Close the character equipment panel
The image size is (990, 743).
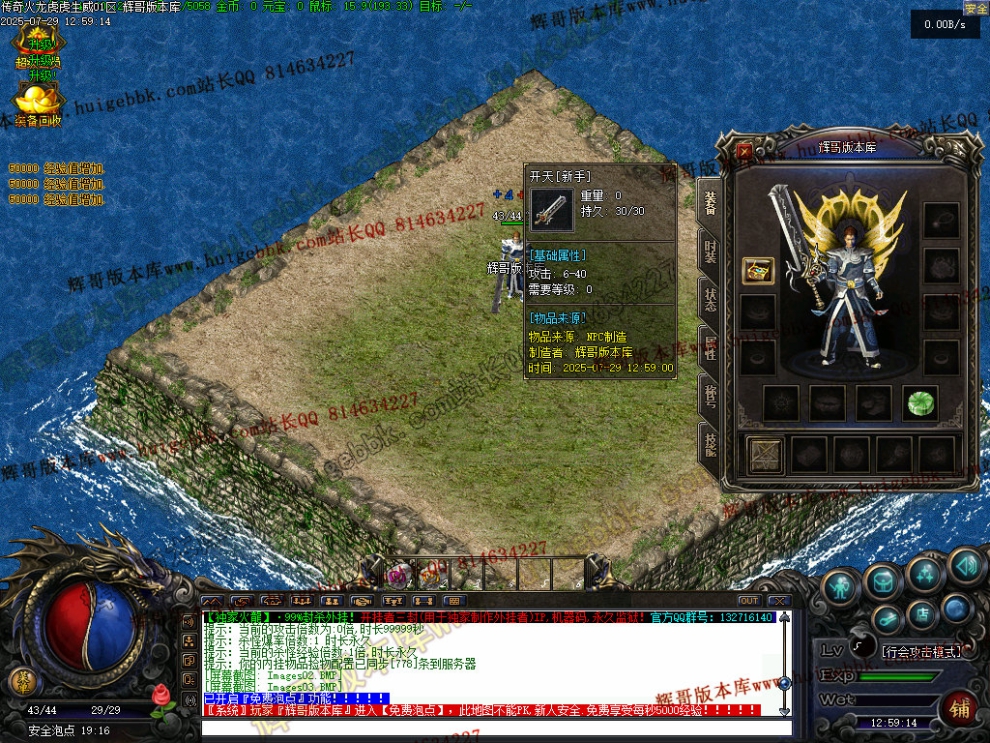[744, 152]
